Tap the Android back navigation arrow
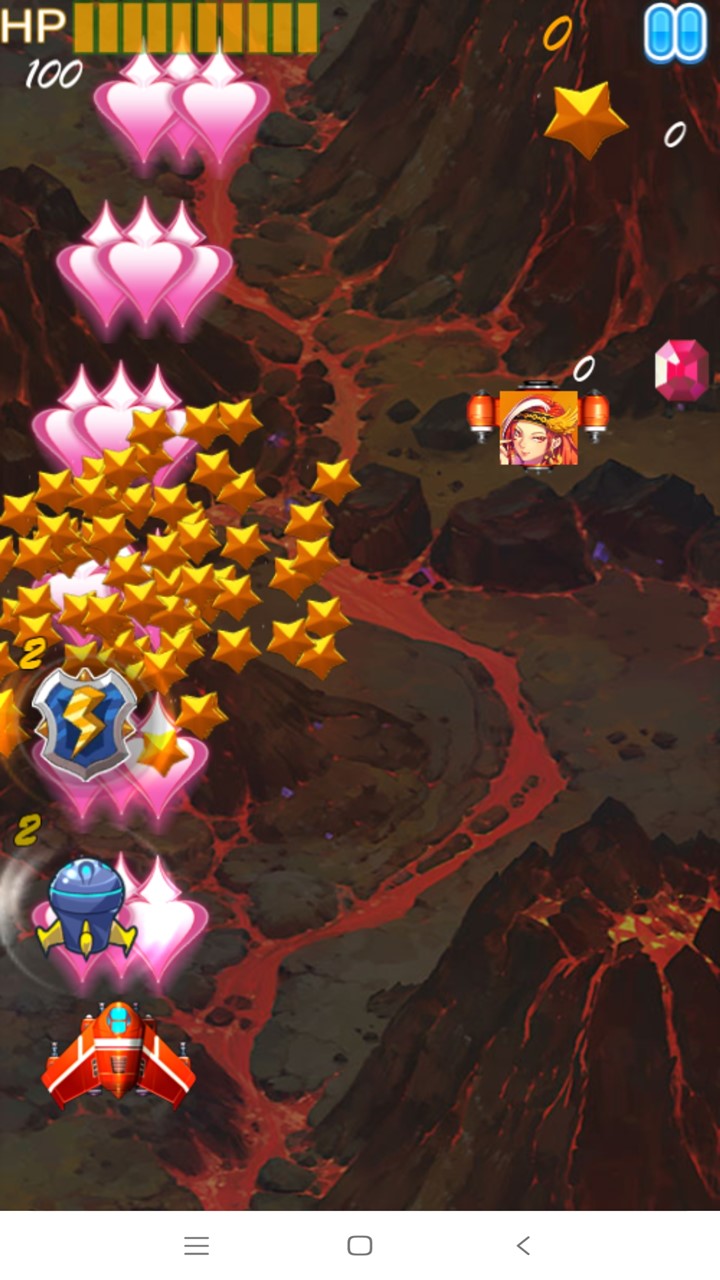720x1280 pixels. [x=523, y=1245]
